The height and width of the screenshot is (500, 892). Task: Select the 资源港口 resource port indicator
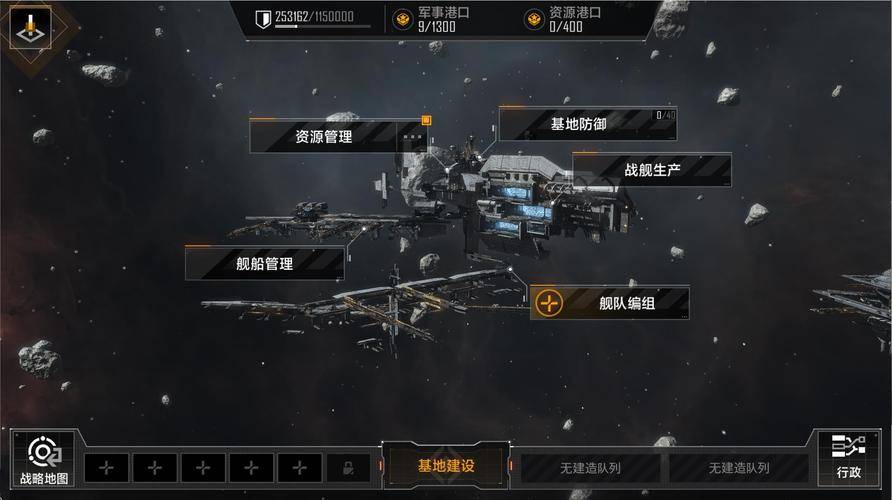pos(562,20)
